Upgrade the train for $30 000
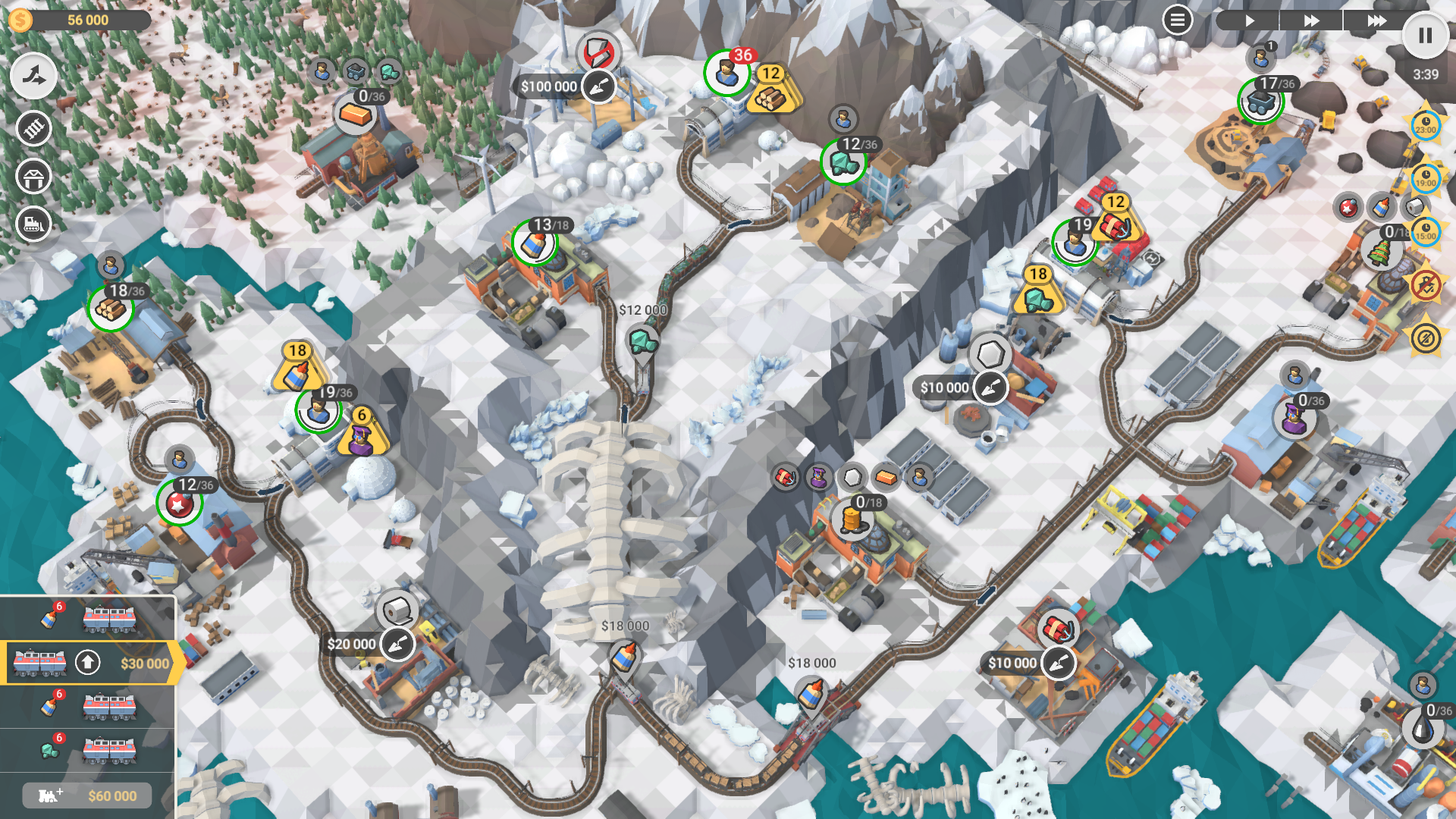 click(x=88, y=663)
